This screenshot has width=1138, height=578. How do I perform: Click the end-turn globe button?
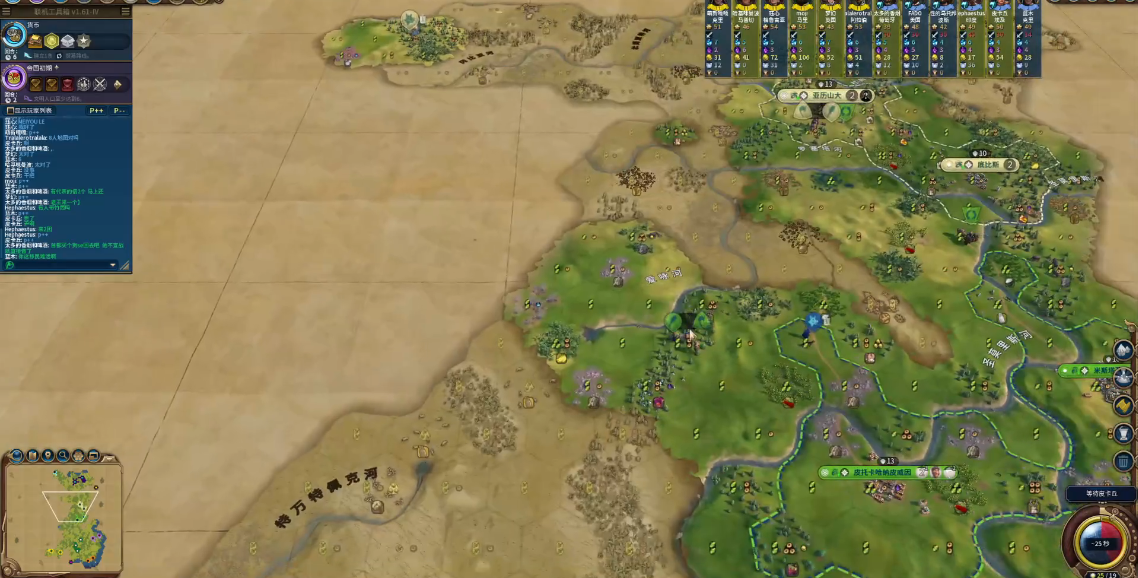(1100, 541)
